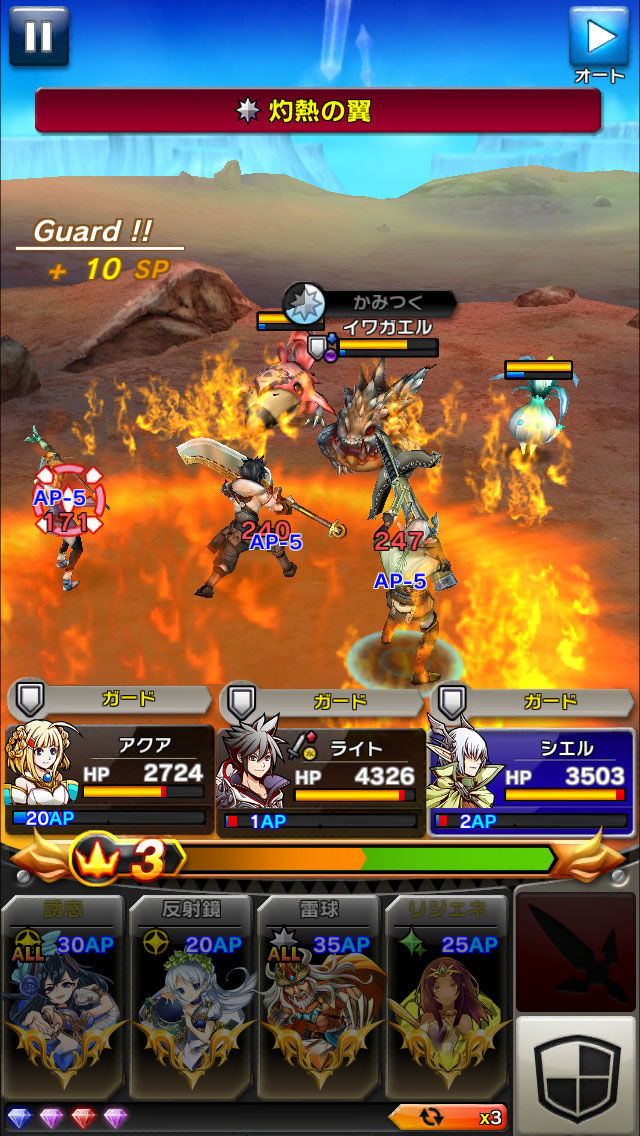Screen dimensions: 640x1136
Task: Pause the battle
Action: [x=38, y=36]
